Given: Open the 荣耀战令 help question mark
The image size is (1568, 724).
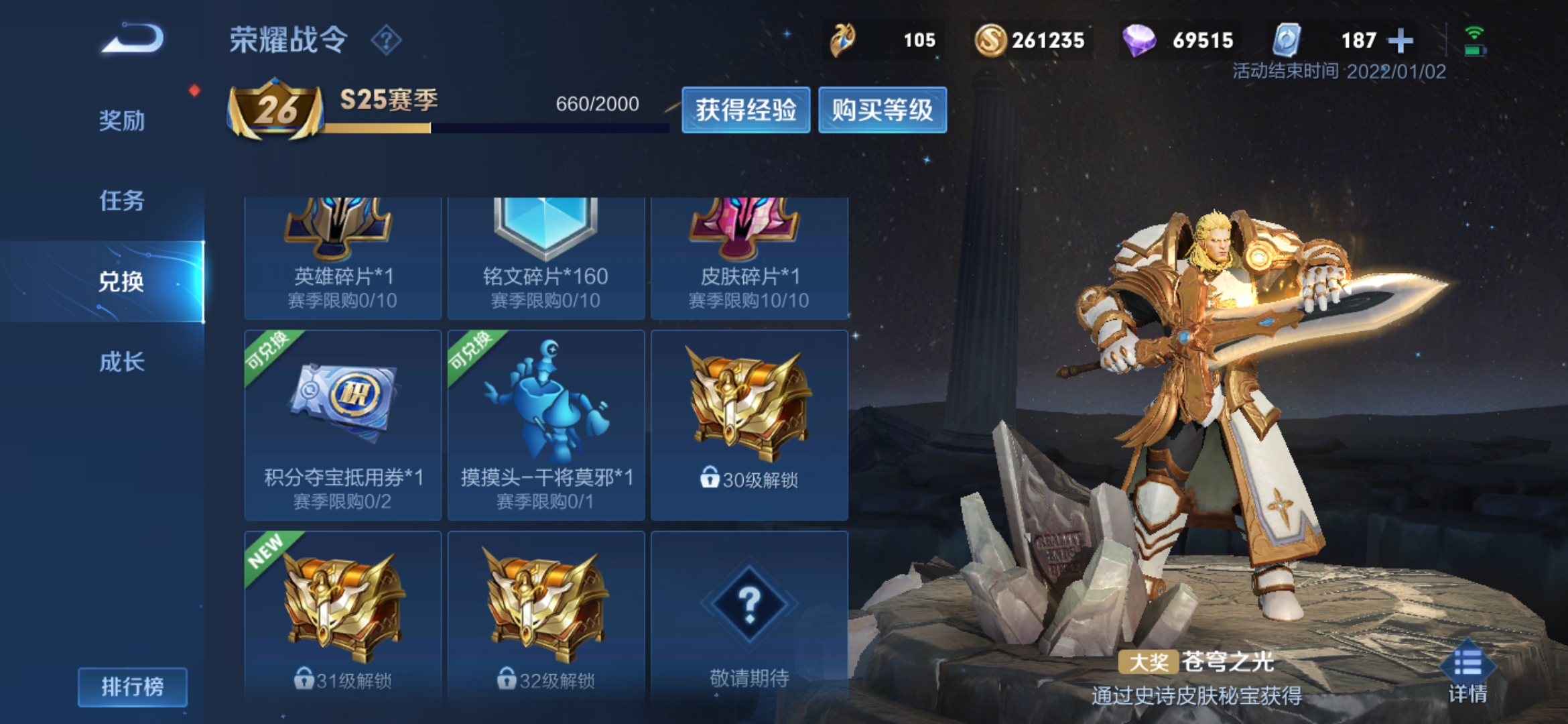Looking at the screenshot, I should (x=386, y=40).
